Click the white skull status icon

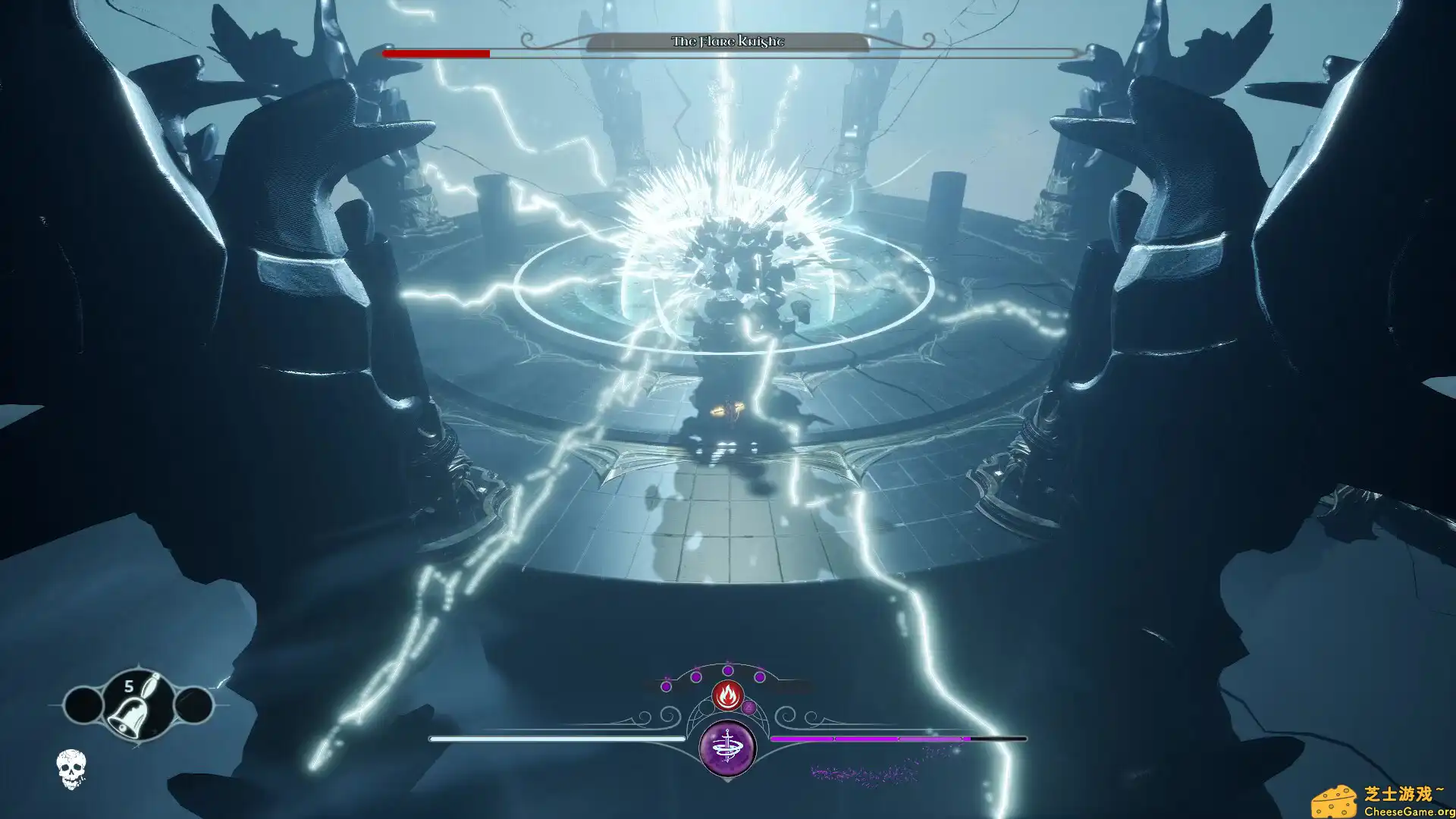coord(71,768)
